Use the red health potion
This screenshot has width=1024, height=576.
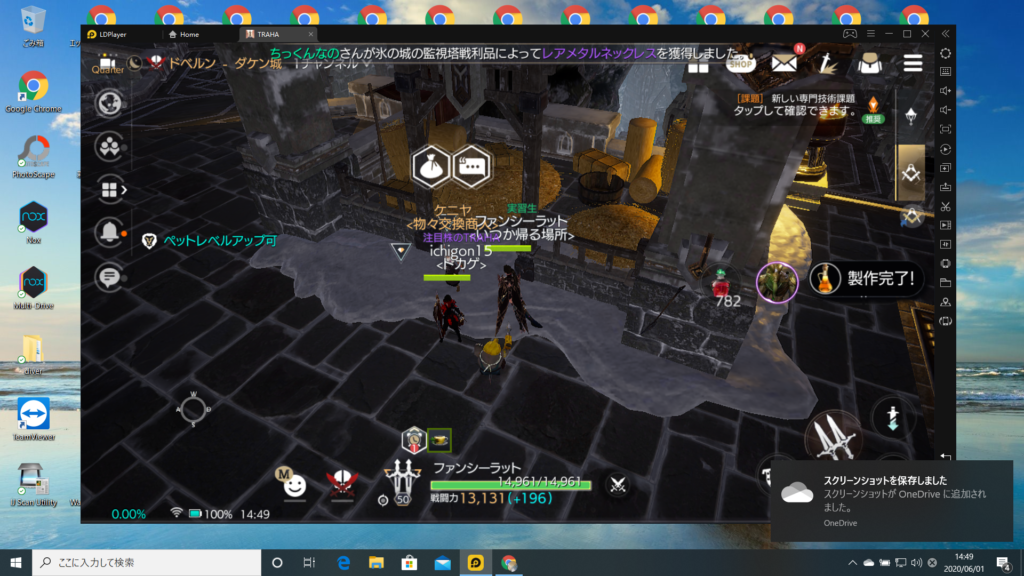coord(719,282)
